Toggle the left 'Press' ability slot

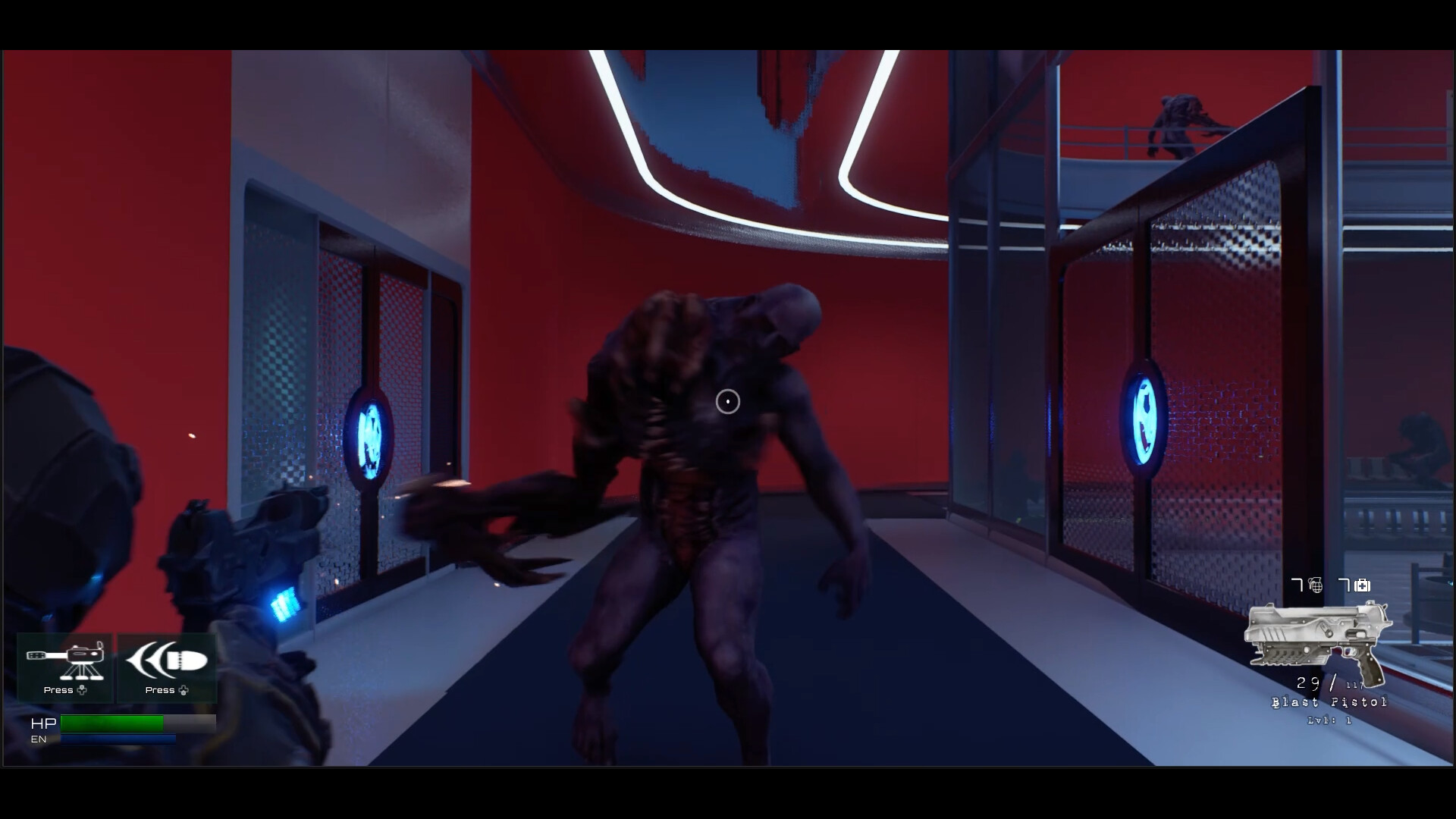point(65,667)
